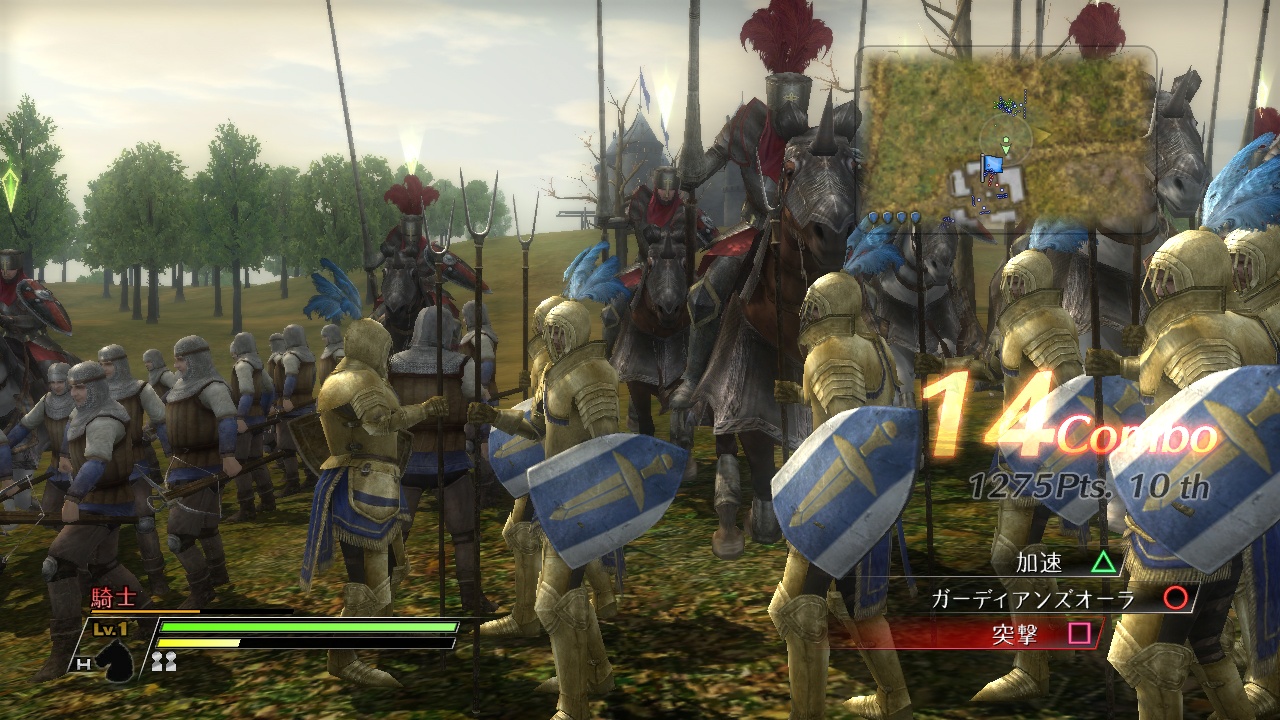
Task: Open the 騎士 unit details panel
Action: (113, 594)
